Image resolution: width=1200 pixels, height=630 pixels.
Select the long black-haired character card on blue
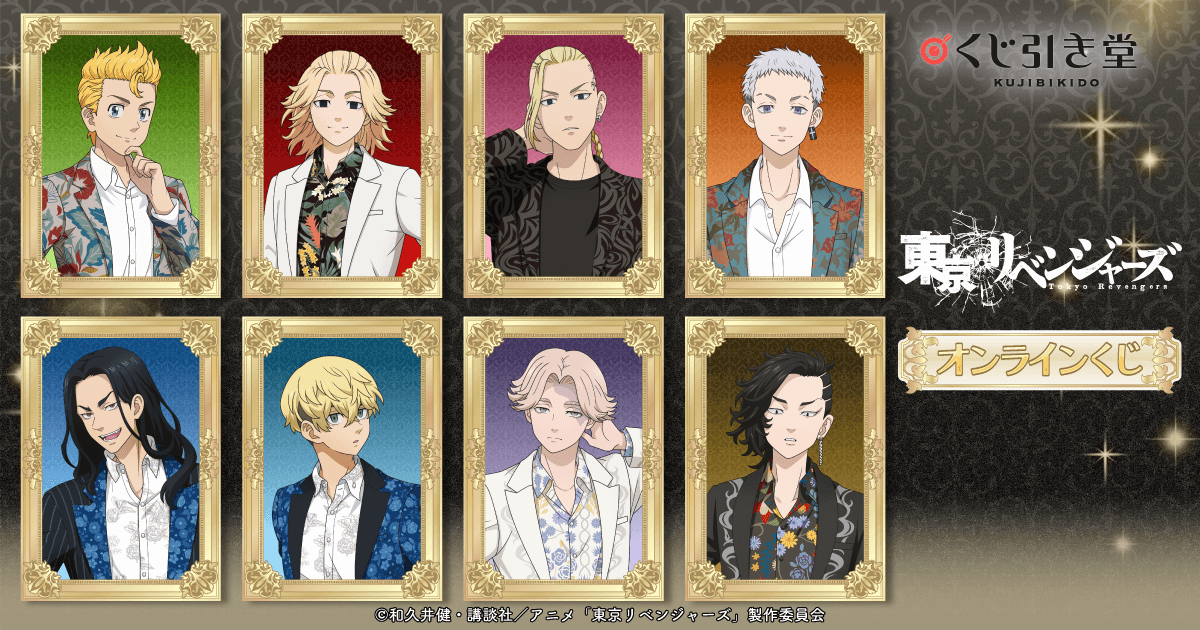point(121,458)
